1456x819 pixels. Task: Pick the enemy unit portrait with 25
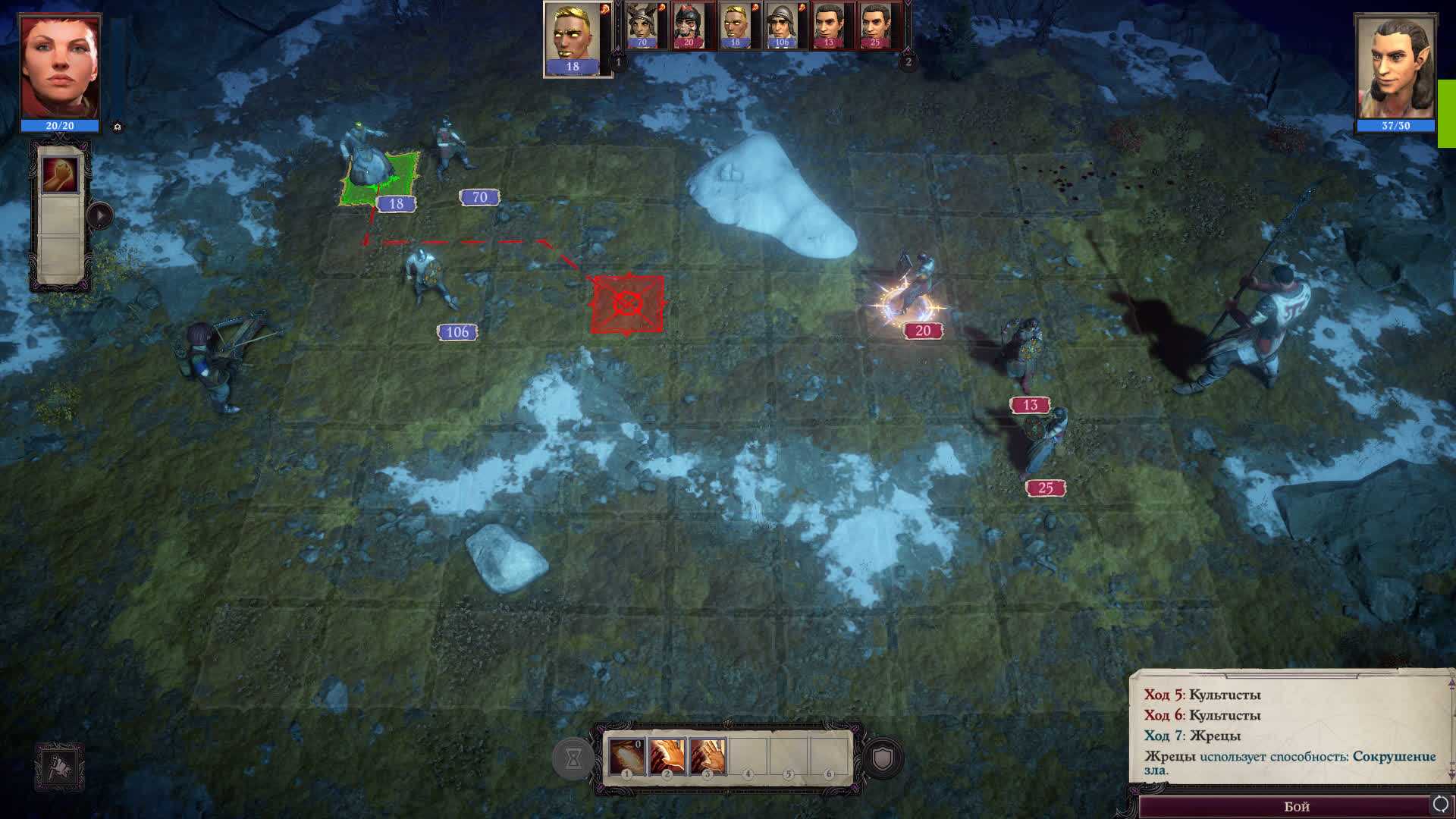(875, 25)
